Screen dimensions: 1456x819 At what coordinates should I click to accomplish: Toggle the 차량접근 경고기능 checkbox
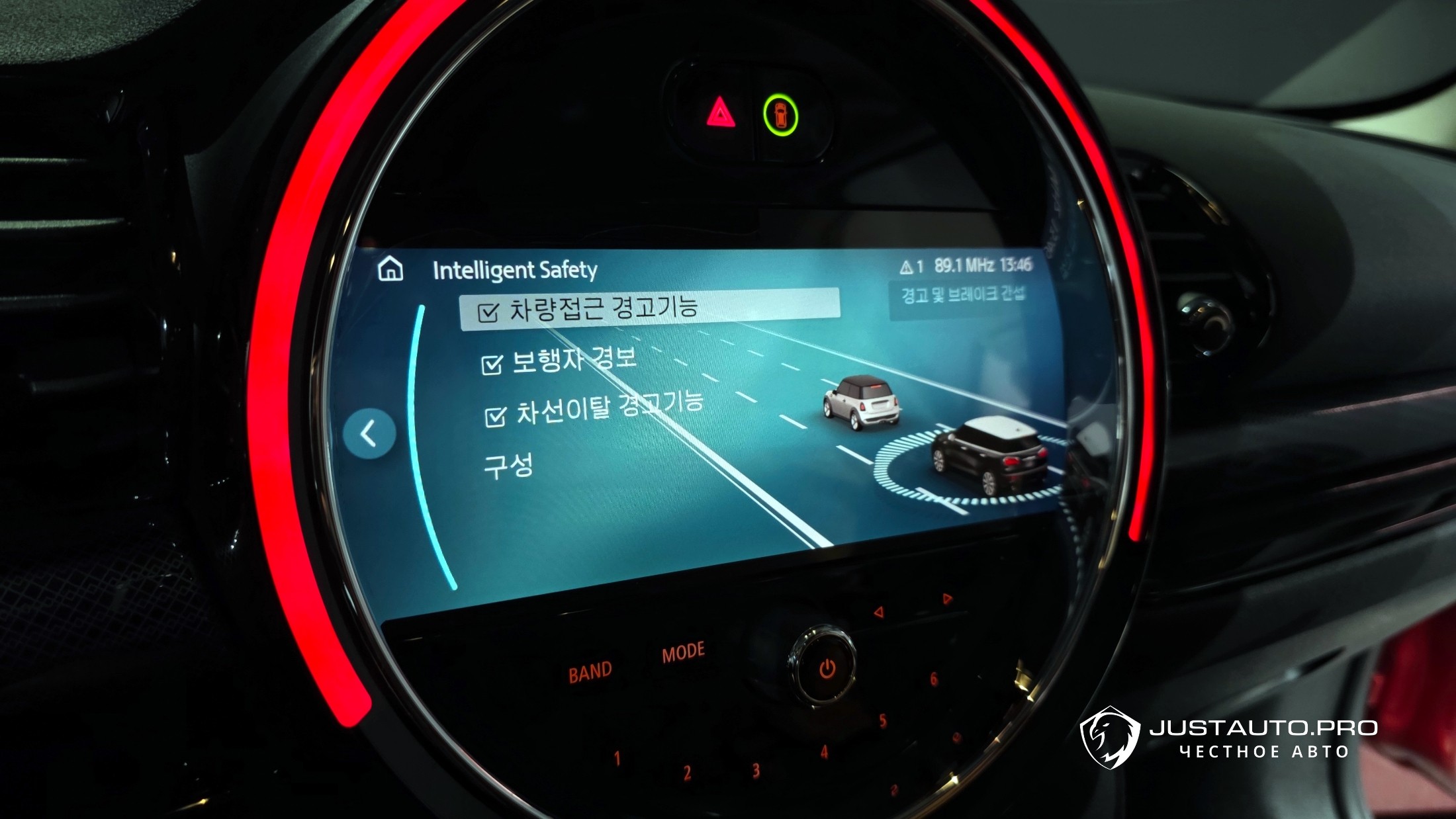(x=488, y=312)
